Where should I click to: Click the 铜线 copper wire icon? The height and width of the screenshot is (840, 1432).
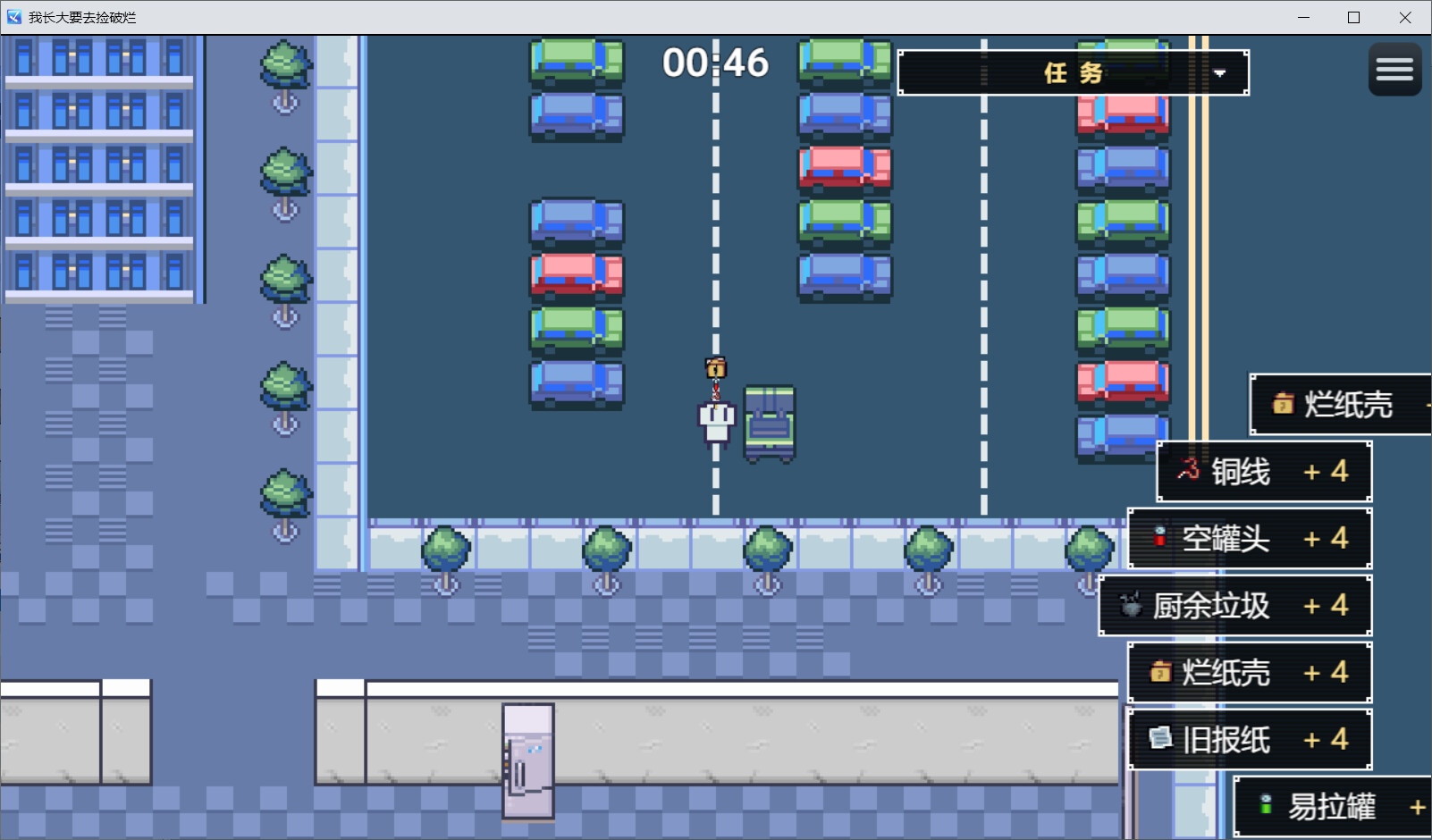pyautogui.click(x=1188, y=471)
